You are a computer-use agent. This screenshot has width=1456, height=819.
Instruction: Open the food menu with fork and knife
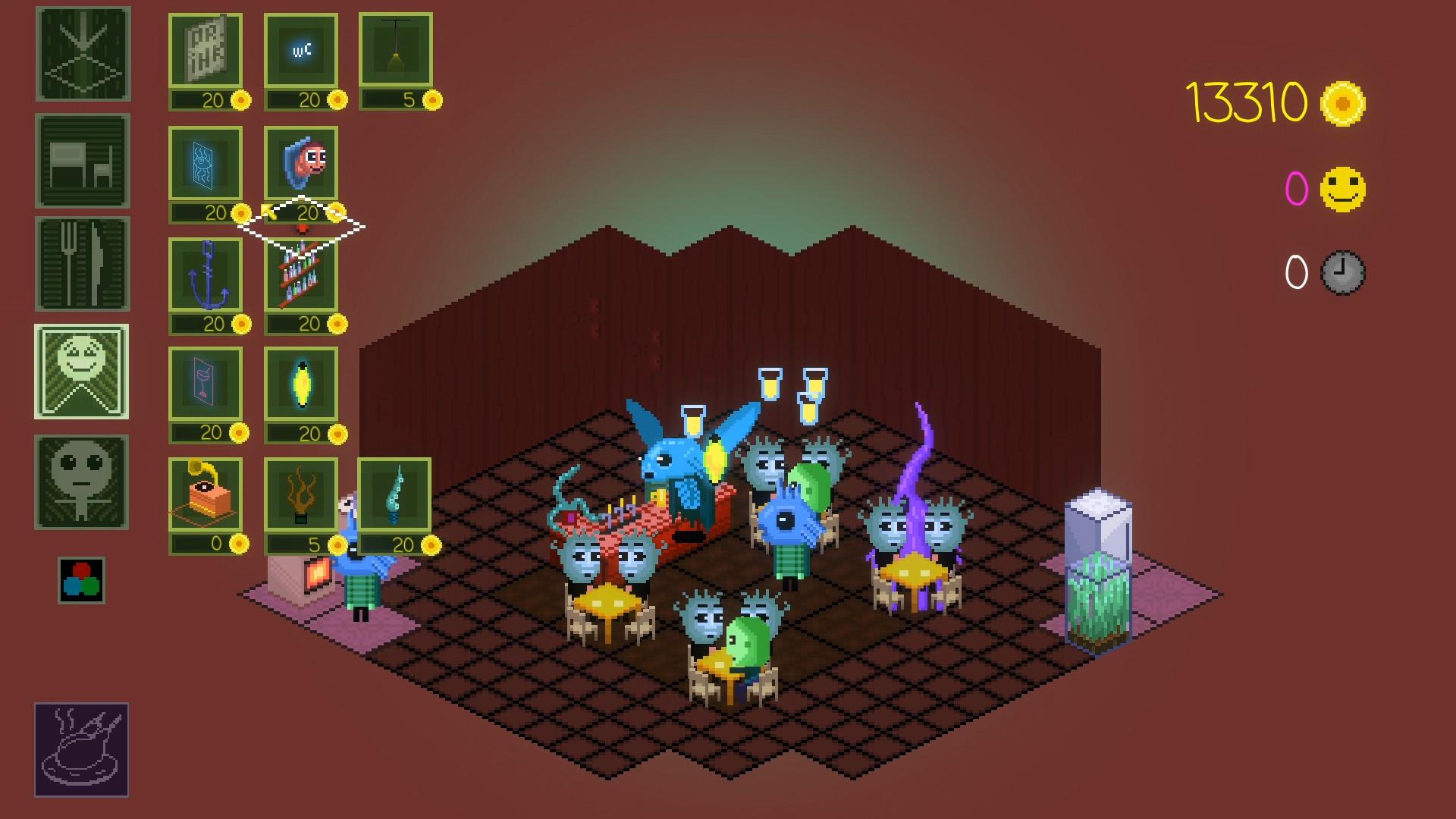[x=82, y=267]
